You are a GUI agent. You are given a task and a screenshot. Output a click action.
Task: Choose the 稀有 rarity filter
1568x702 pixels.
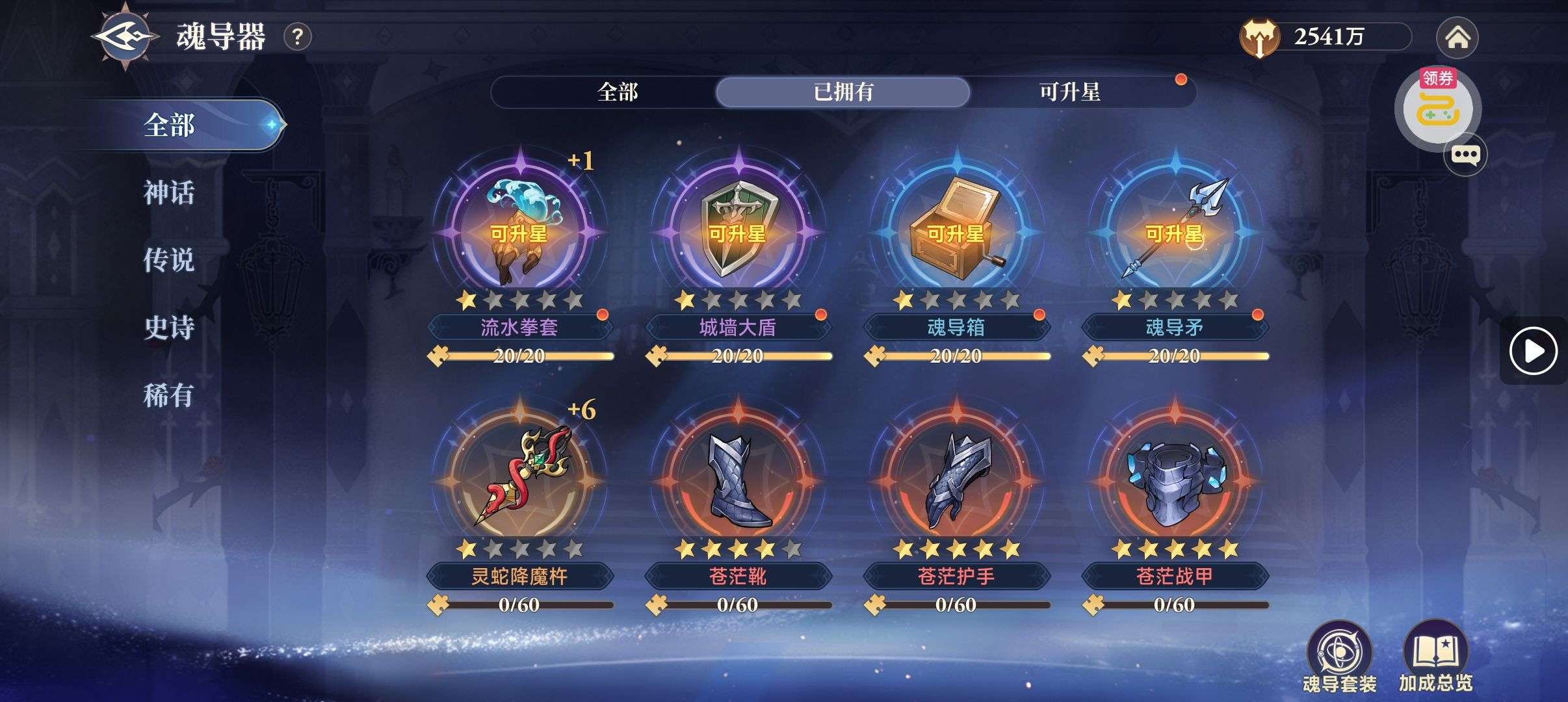tap(169, 395)
